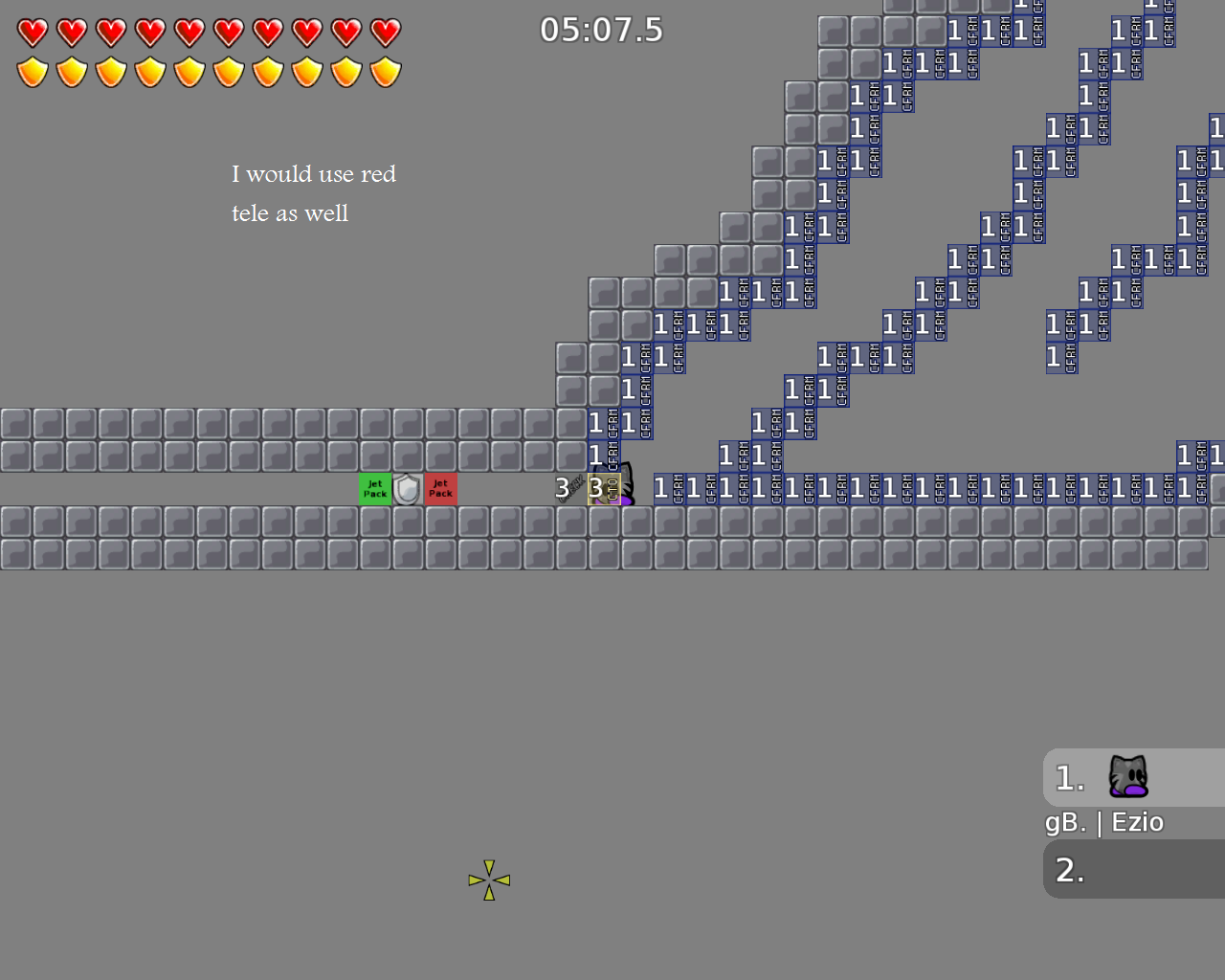Viewport: 1225px width, 980px height.
Task: Select the rank 2. scoreboard slot
Action: pos(1069,869)
